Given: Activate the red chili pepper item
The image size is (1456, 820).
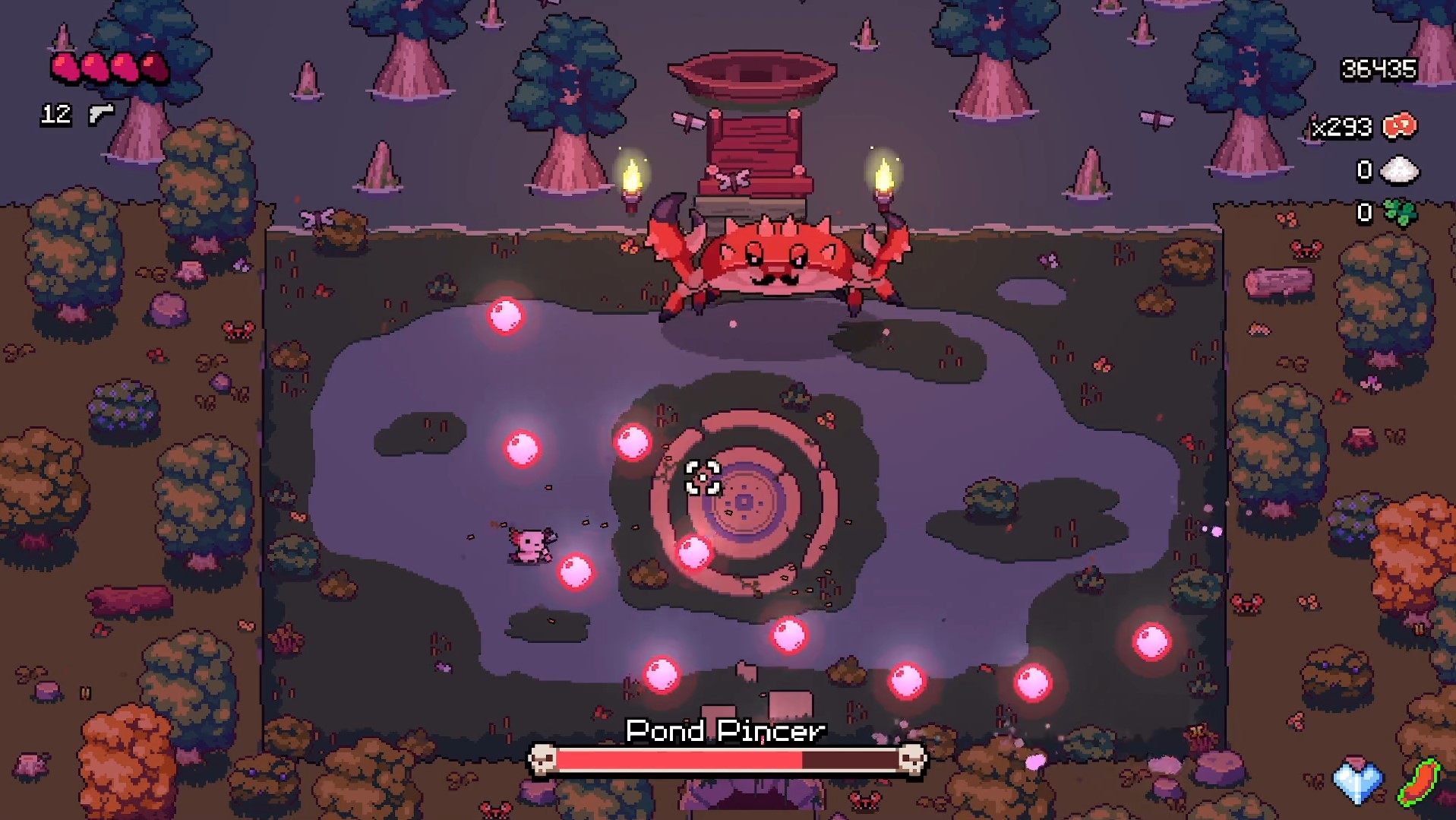Looking at the screenshot, I should tap(1418, 783).
